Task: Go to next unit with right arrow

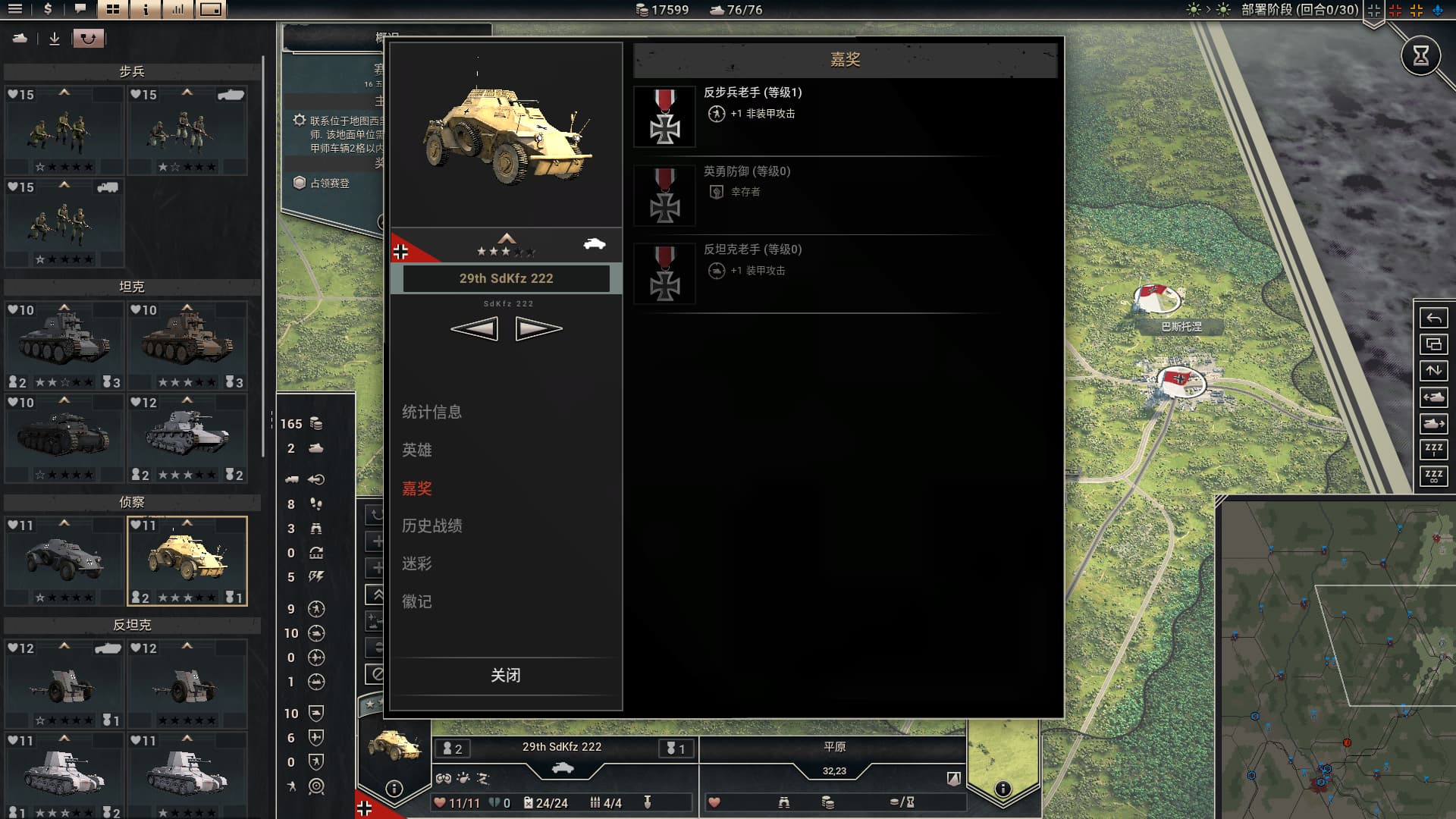Action: click(x=538, y=328)
